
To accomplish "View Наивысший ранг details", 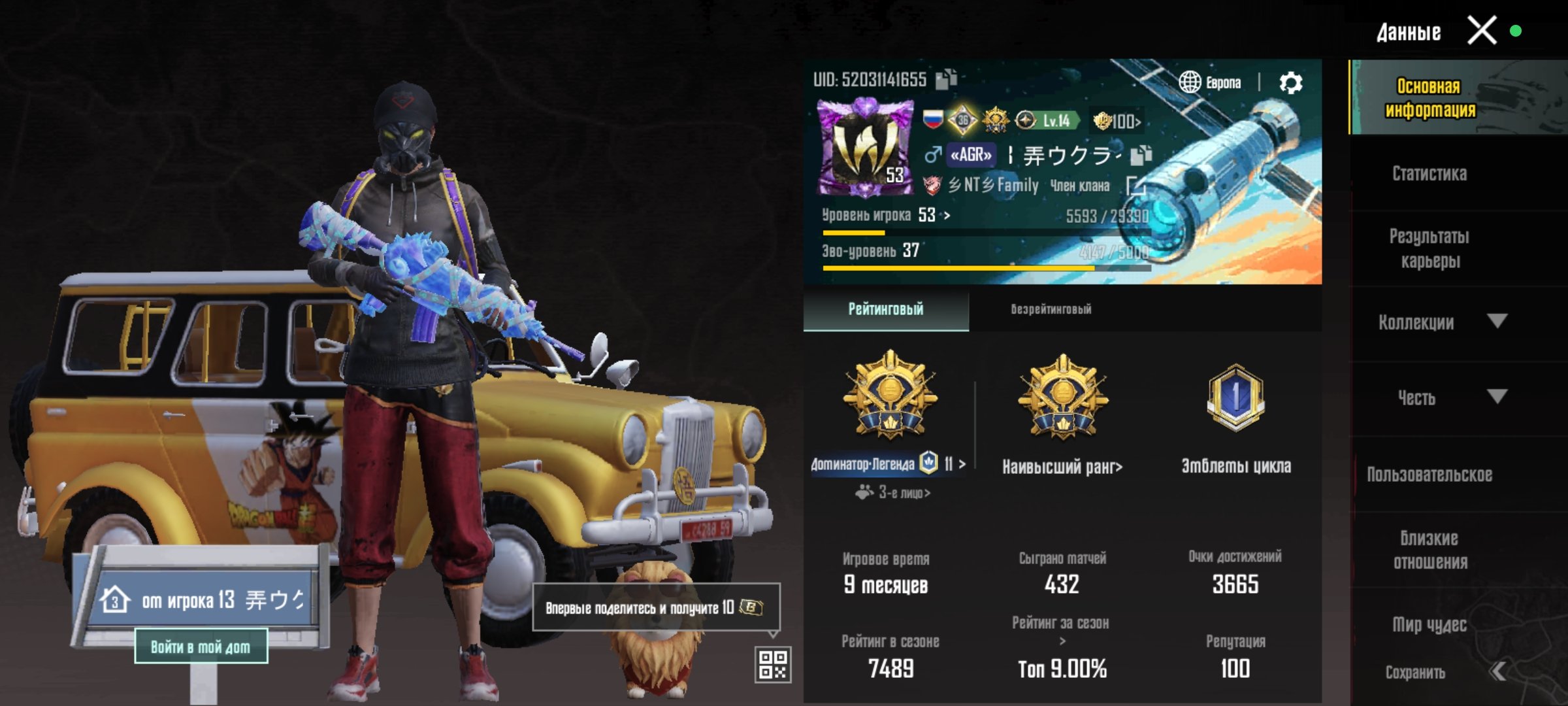I will pyautogui.click(x=1062, y=466).
